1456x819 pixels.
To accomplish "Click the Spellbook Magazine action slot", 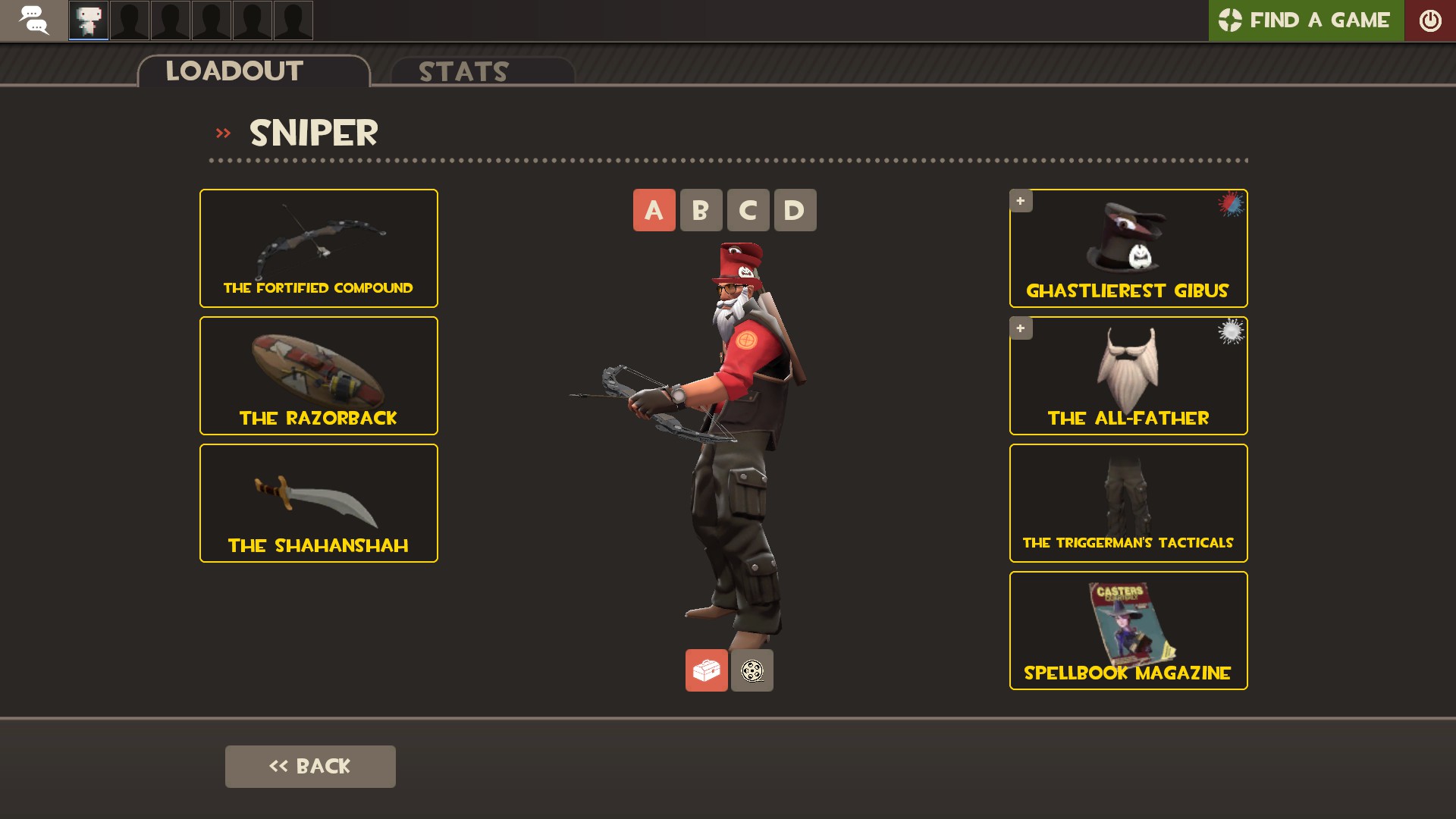I will (1128, 630).
